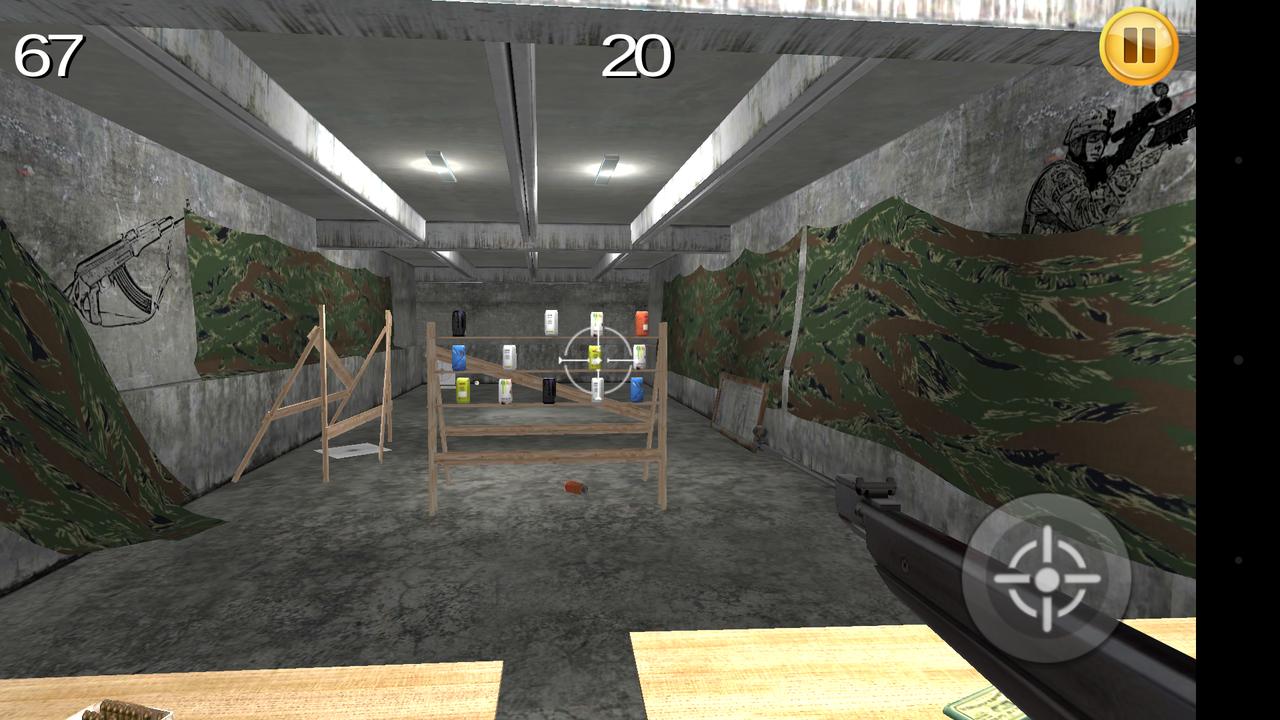The width and height of the screenshot is (1280, 720).
Task: Shoot the blue can on the middle shelf left
Action: (460, 354)
